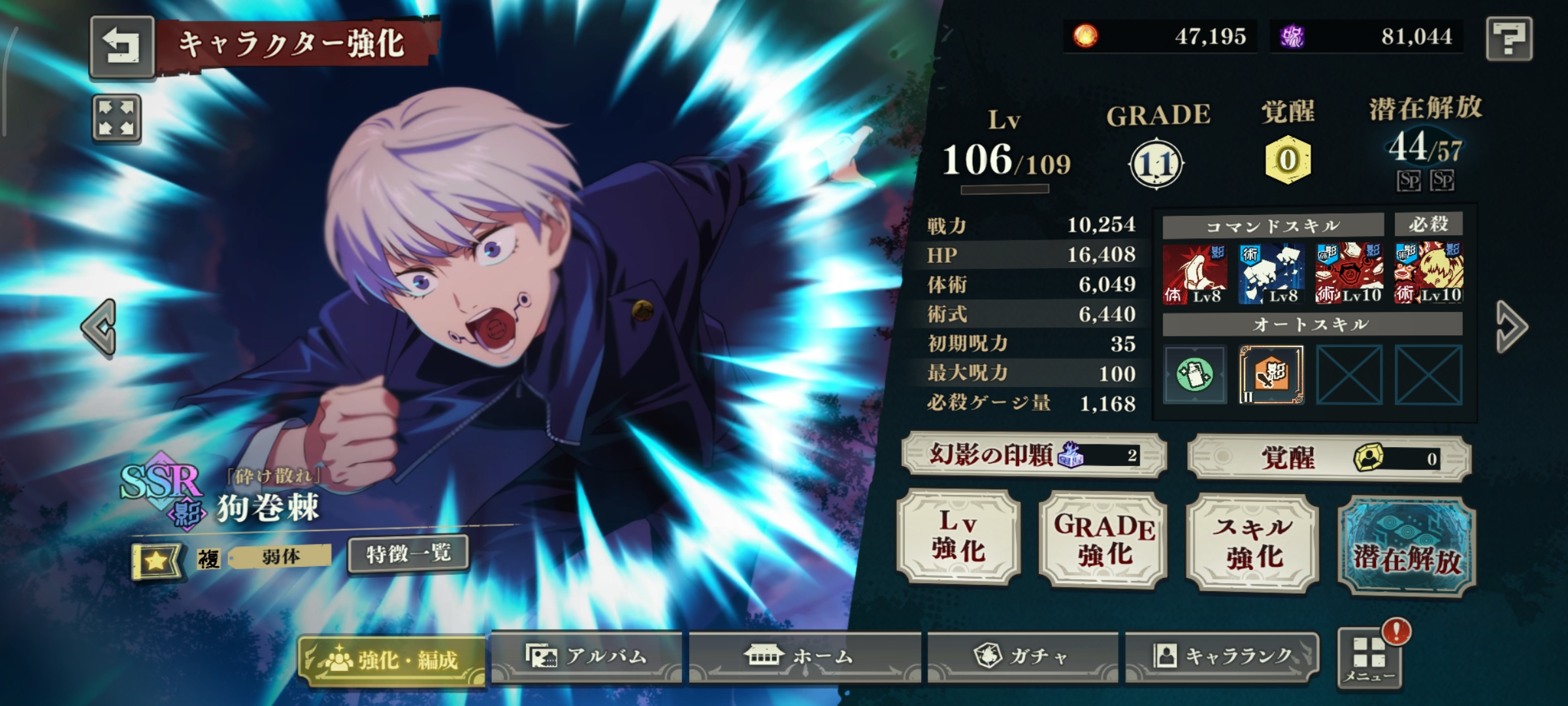Go back with the return arrow button
1568x706 pixels.
tap(122, 47)
